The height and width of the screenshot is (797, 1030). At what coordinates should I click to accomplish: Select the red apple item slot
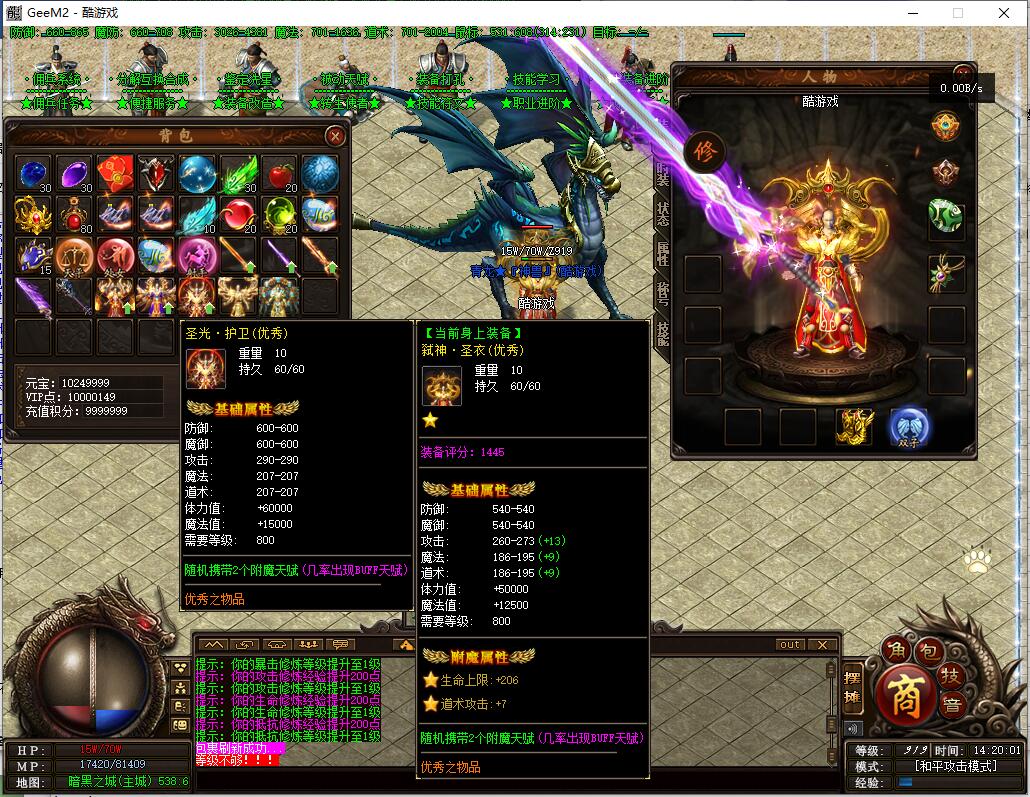pyautogui.click(x=279, y=174)
